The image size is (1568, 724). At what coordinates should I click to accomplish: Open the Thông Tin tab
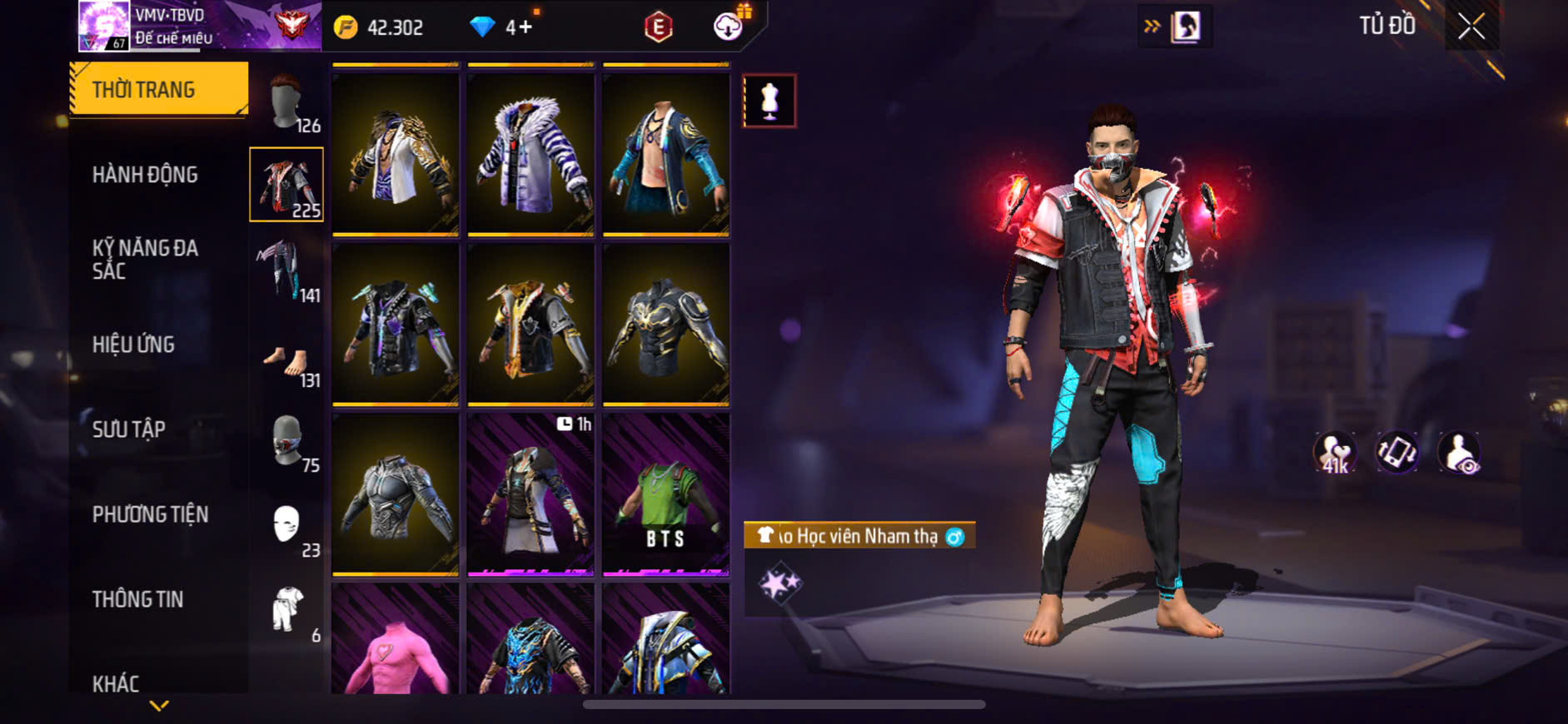pos(138,599)
